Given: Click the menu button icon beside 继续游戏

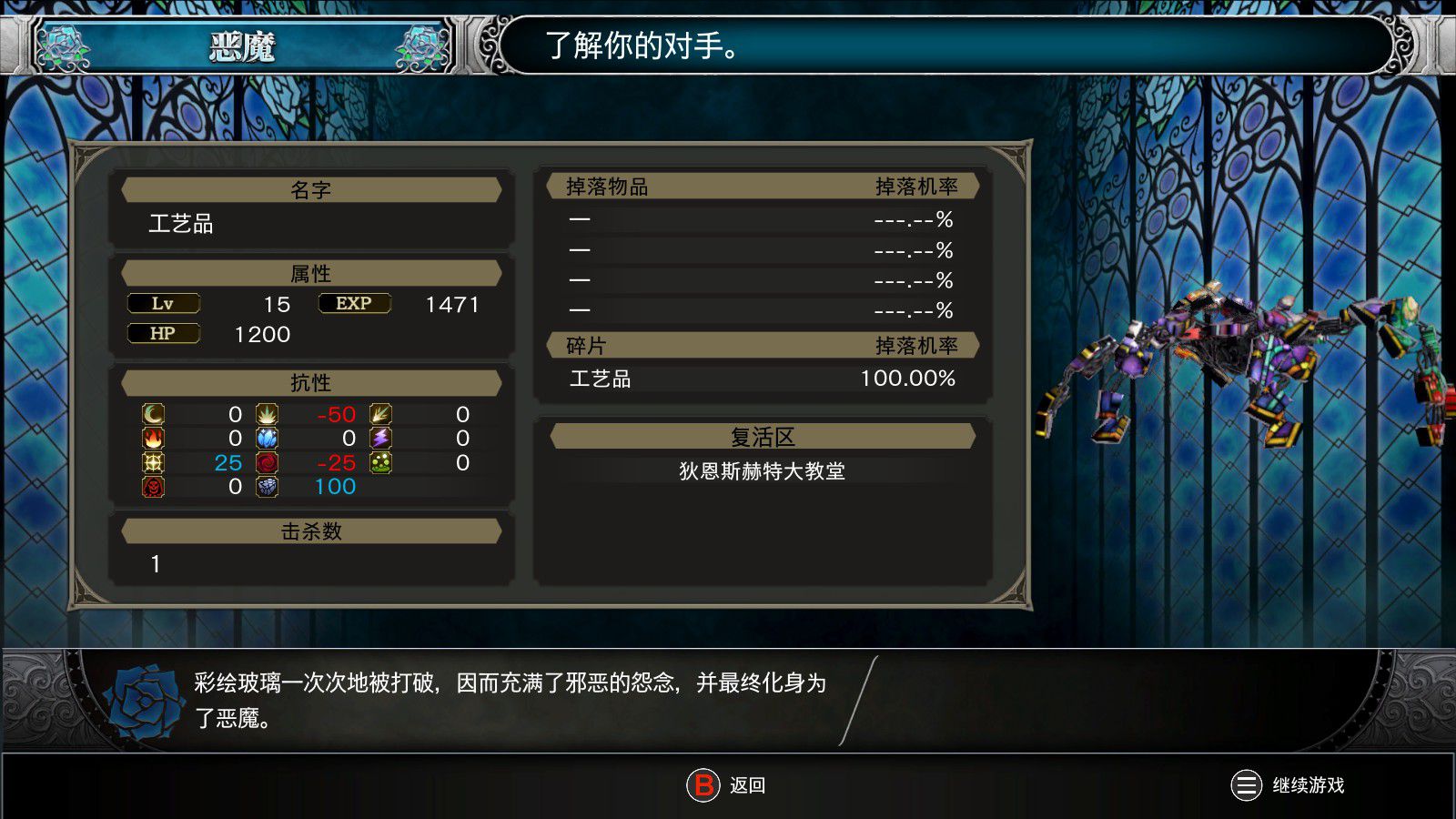Looking at the screenshot, I should 1247,785.
